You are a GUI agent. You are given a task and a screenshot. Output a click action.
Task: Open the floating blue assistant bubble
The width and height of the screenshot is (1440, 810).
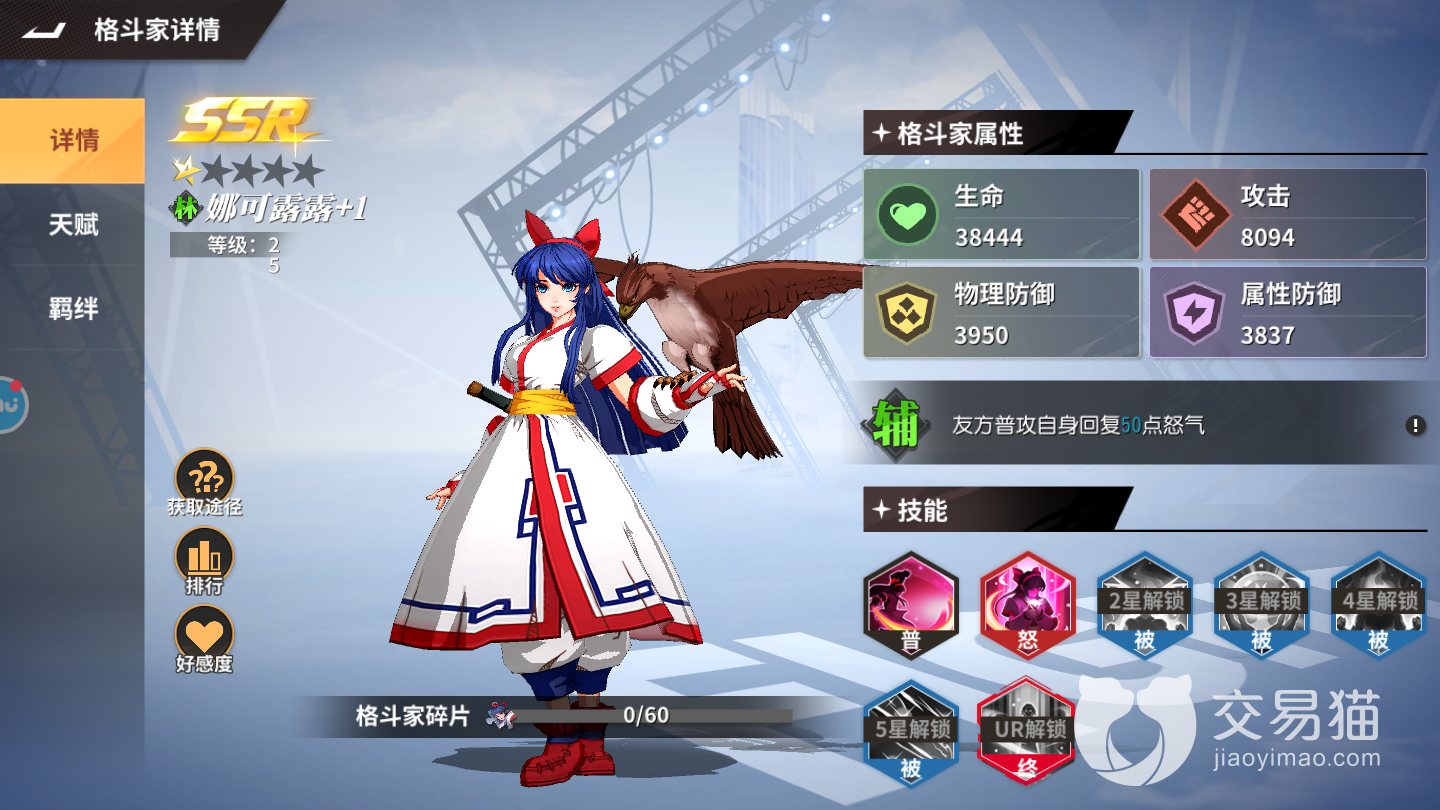click(10, 404)
